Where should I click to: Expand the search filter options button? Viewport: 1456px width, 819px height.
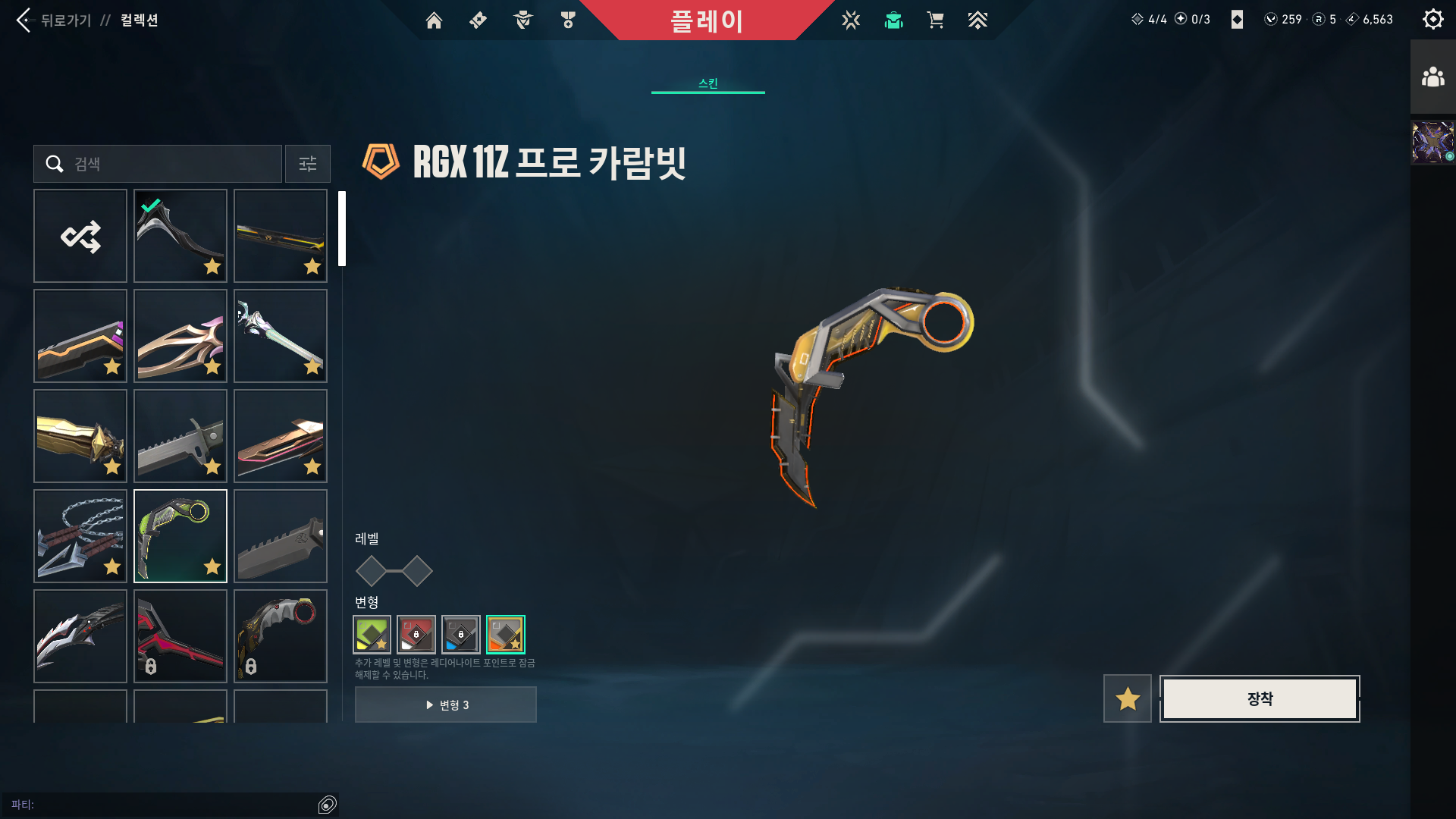[x=307, y=164]
